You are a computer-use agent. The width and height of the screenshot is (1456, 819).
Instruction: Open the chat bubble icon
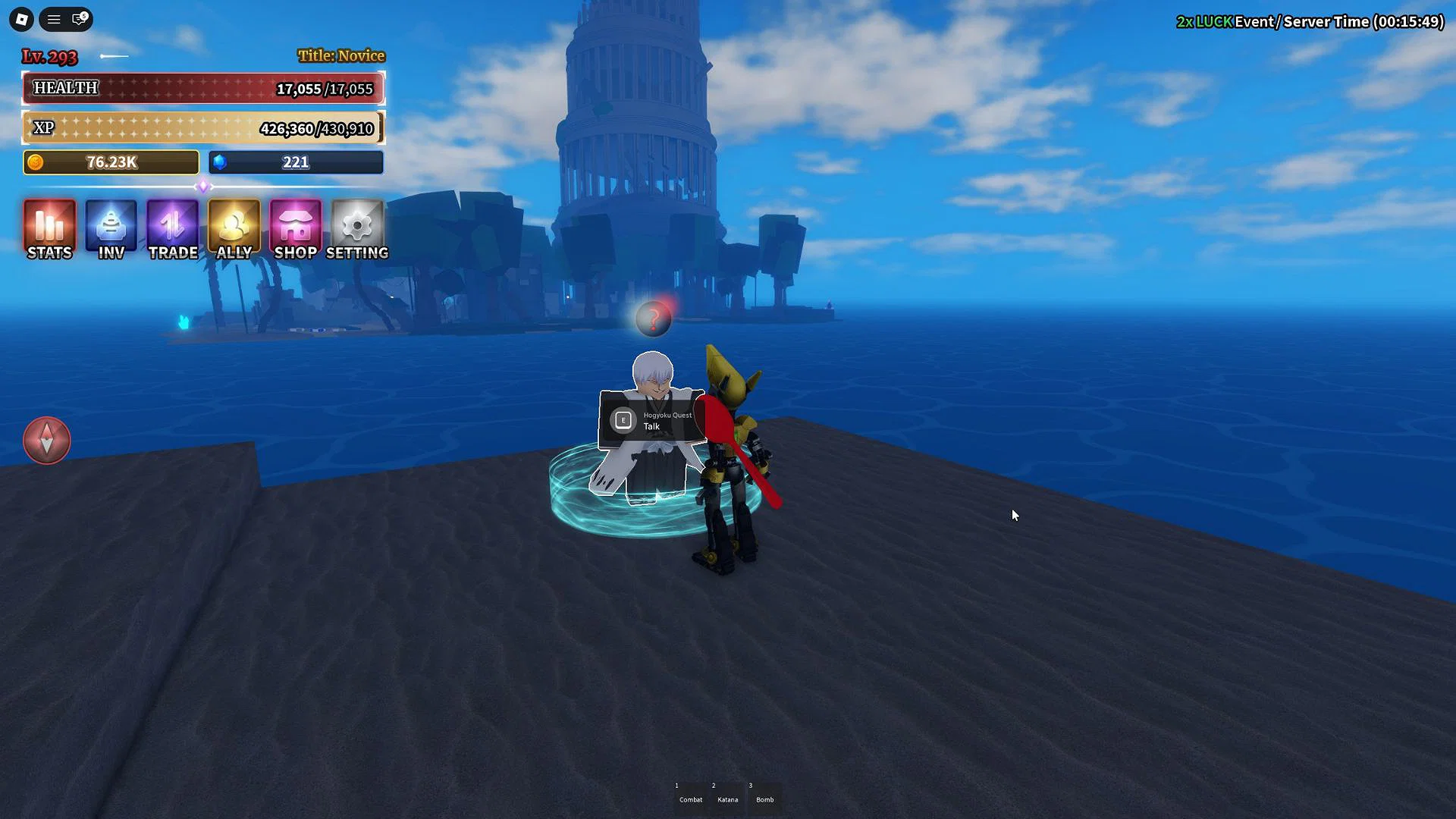(79, 19)
